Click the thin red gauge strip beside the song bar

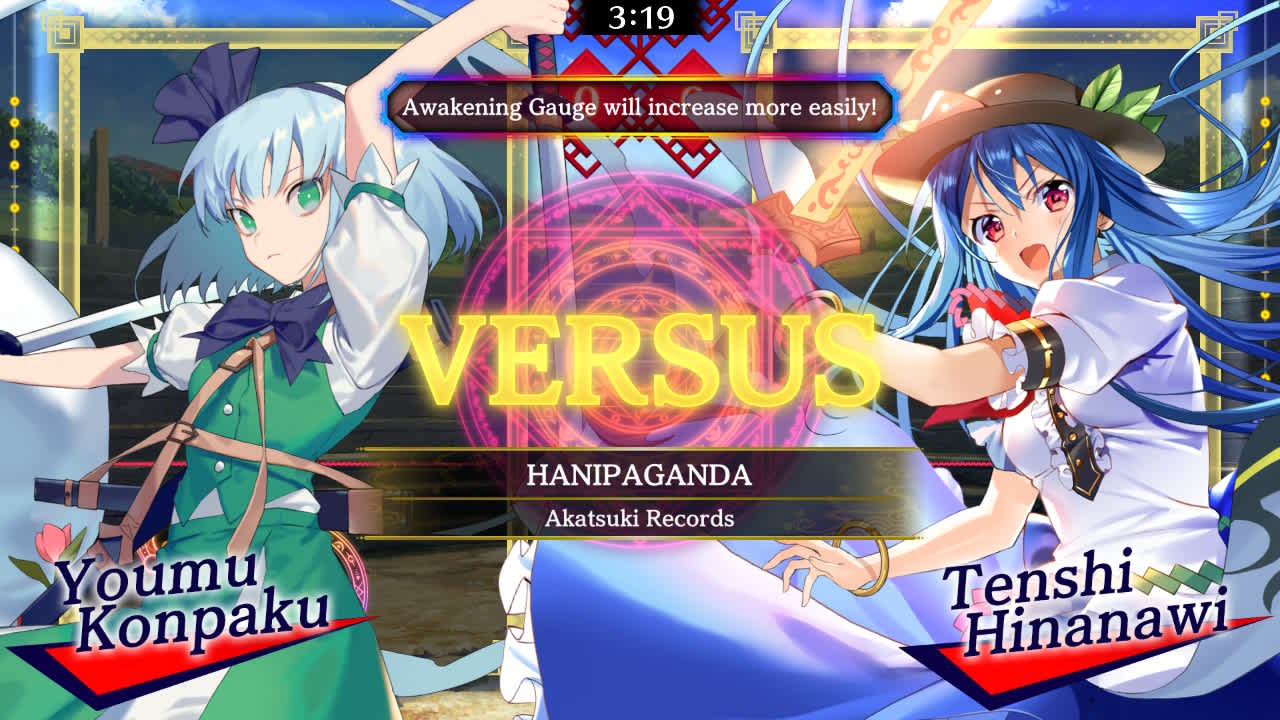pos(360,463)
